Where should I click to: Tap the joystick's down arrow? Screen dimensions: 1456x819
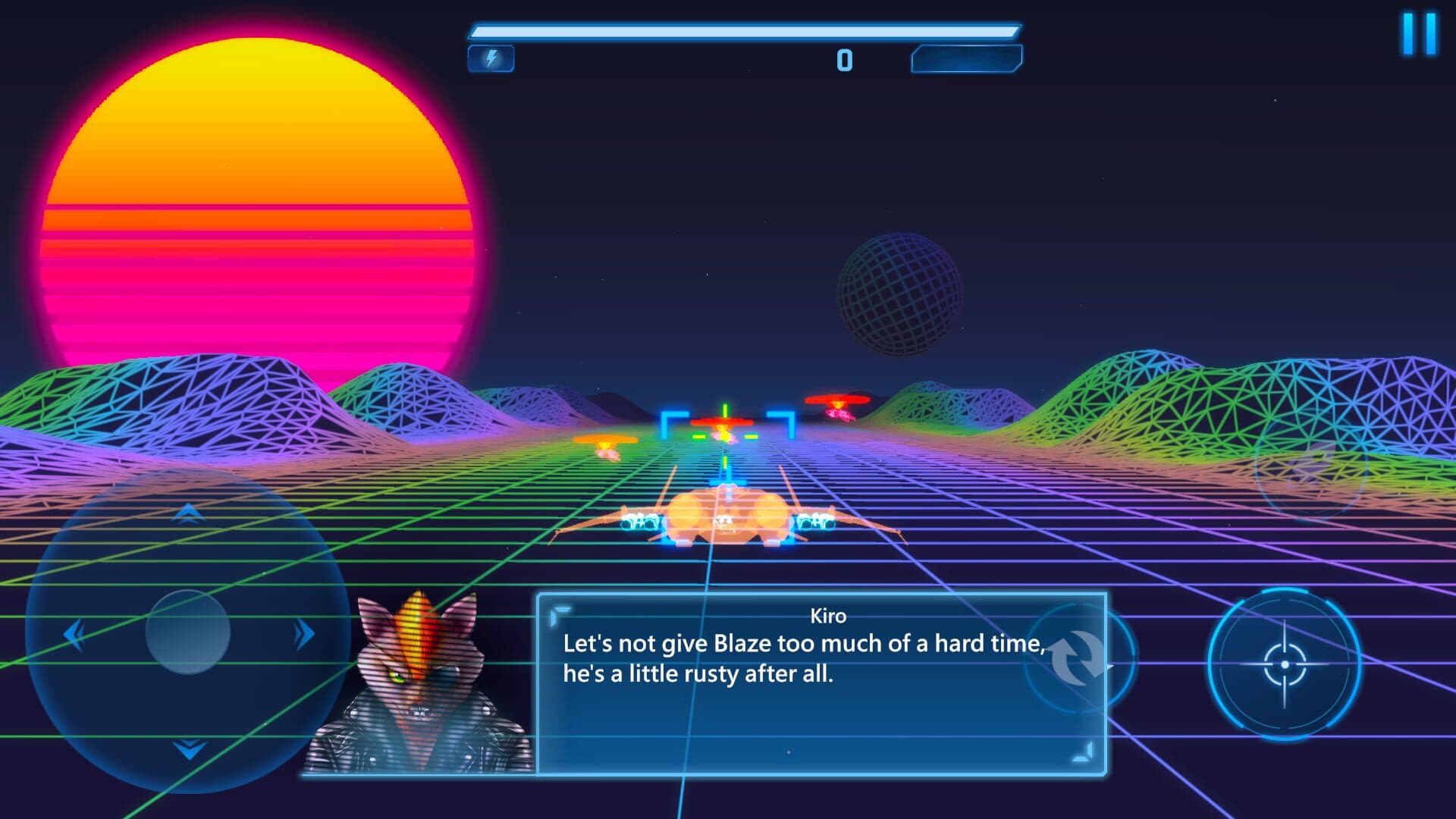click(188, 750)
